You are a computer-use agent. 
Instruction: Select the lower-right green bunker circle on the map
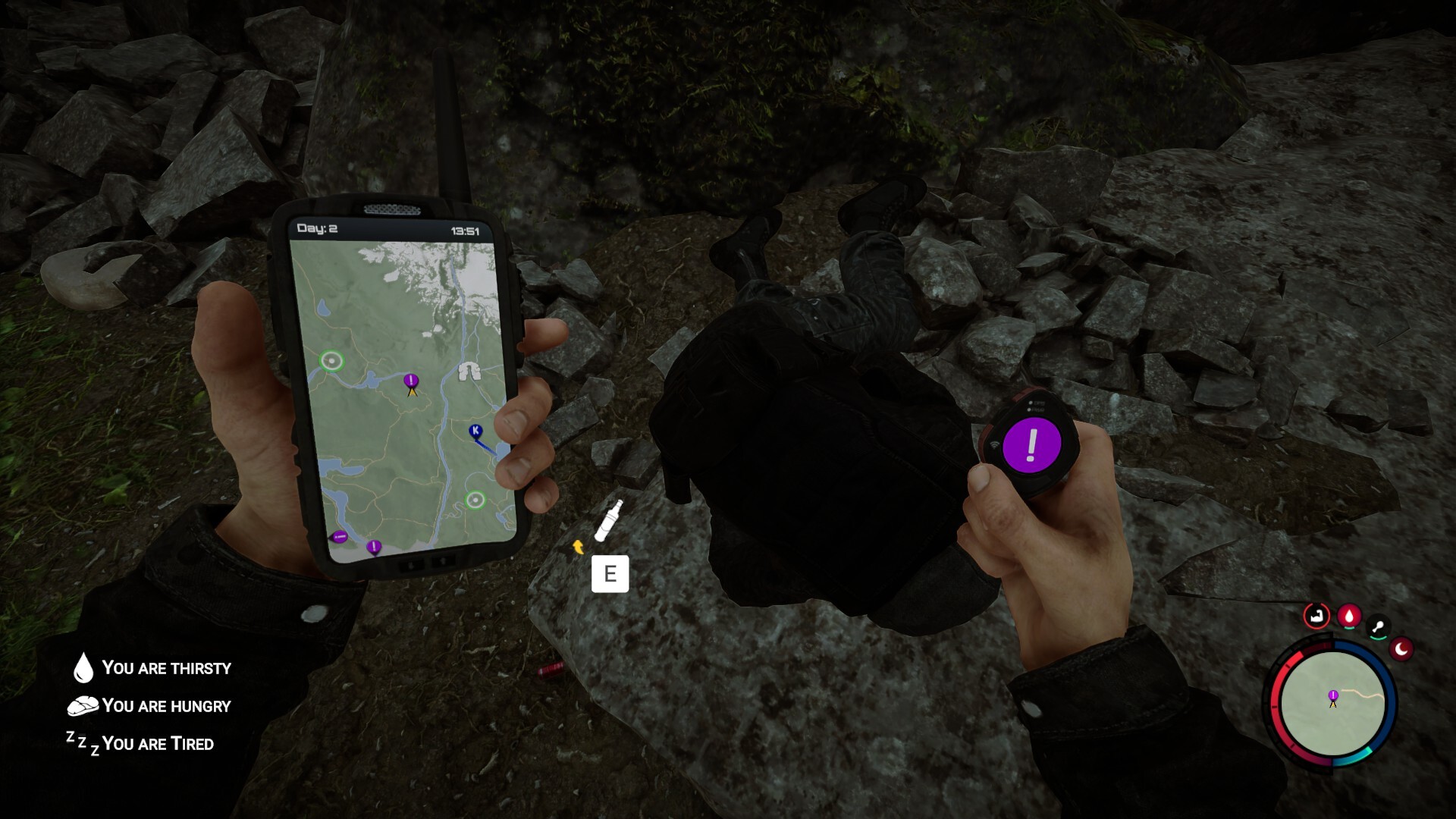pyautogui.click(x=475, y=500)
